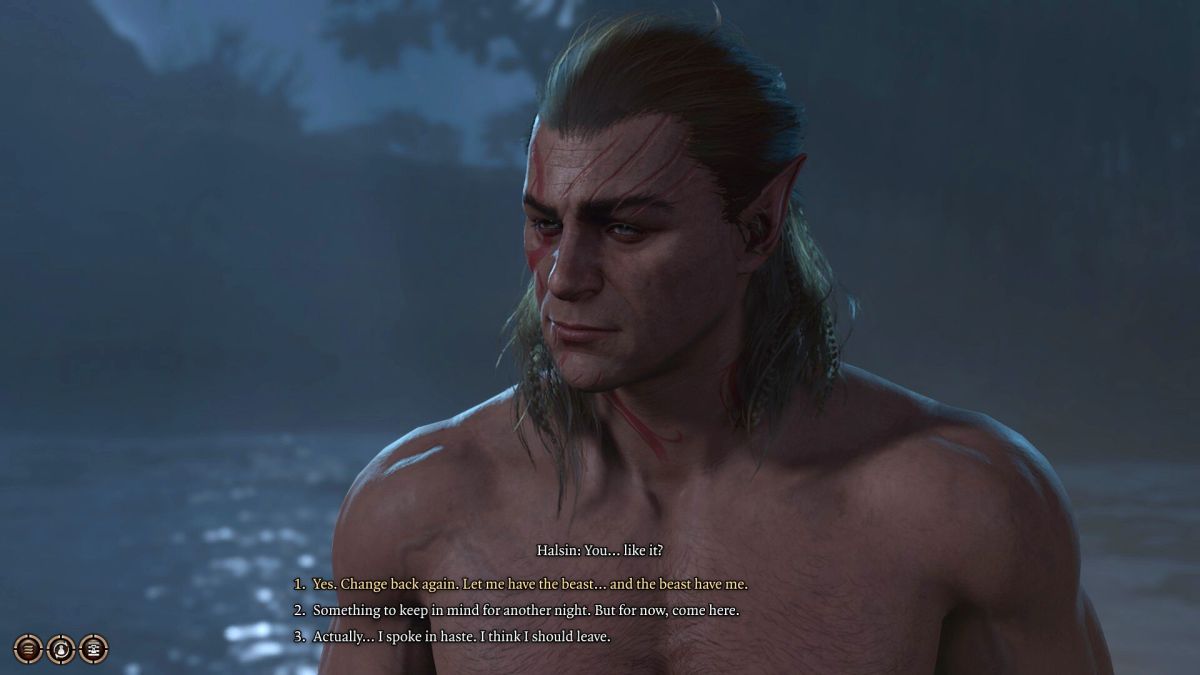1200x675 pixels.
Task: Open the dialogue history lines icon
Action: pyautogui.click(x=28, y=649)
